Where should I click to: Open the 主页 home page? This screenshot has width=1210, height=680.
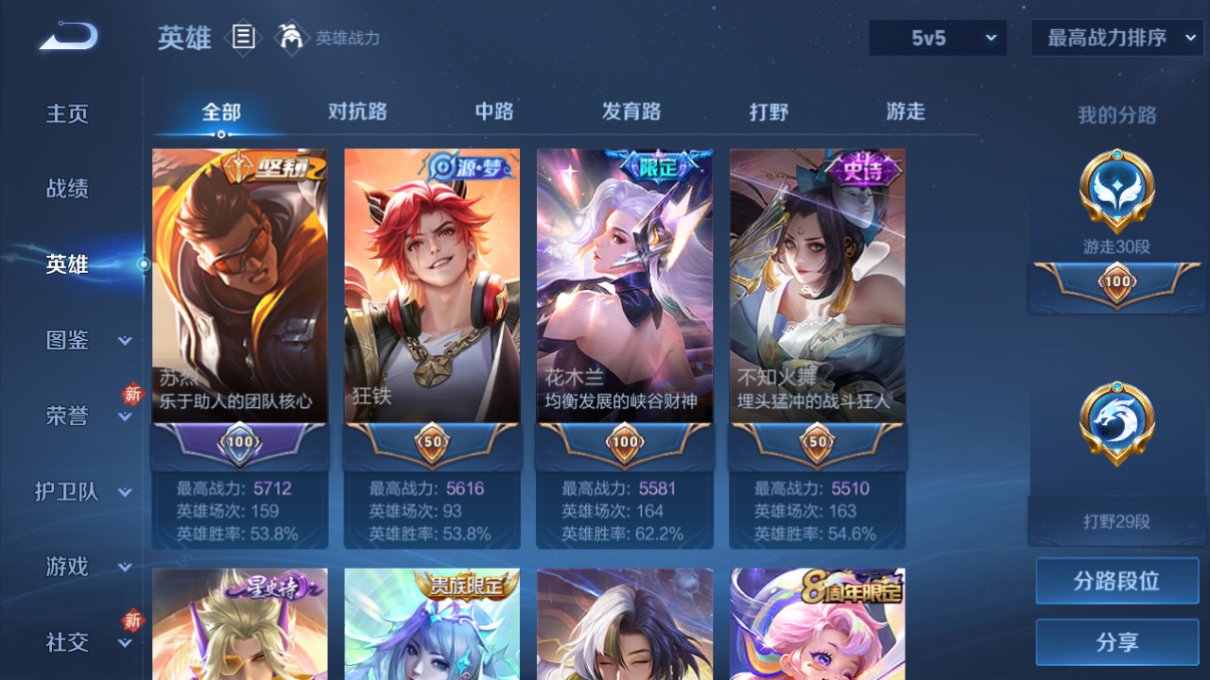pos(68,114)
